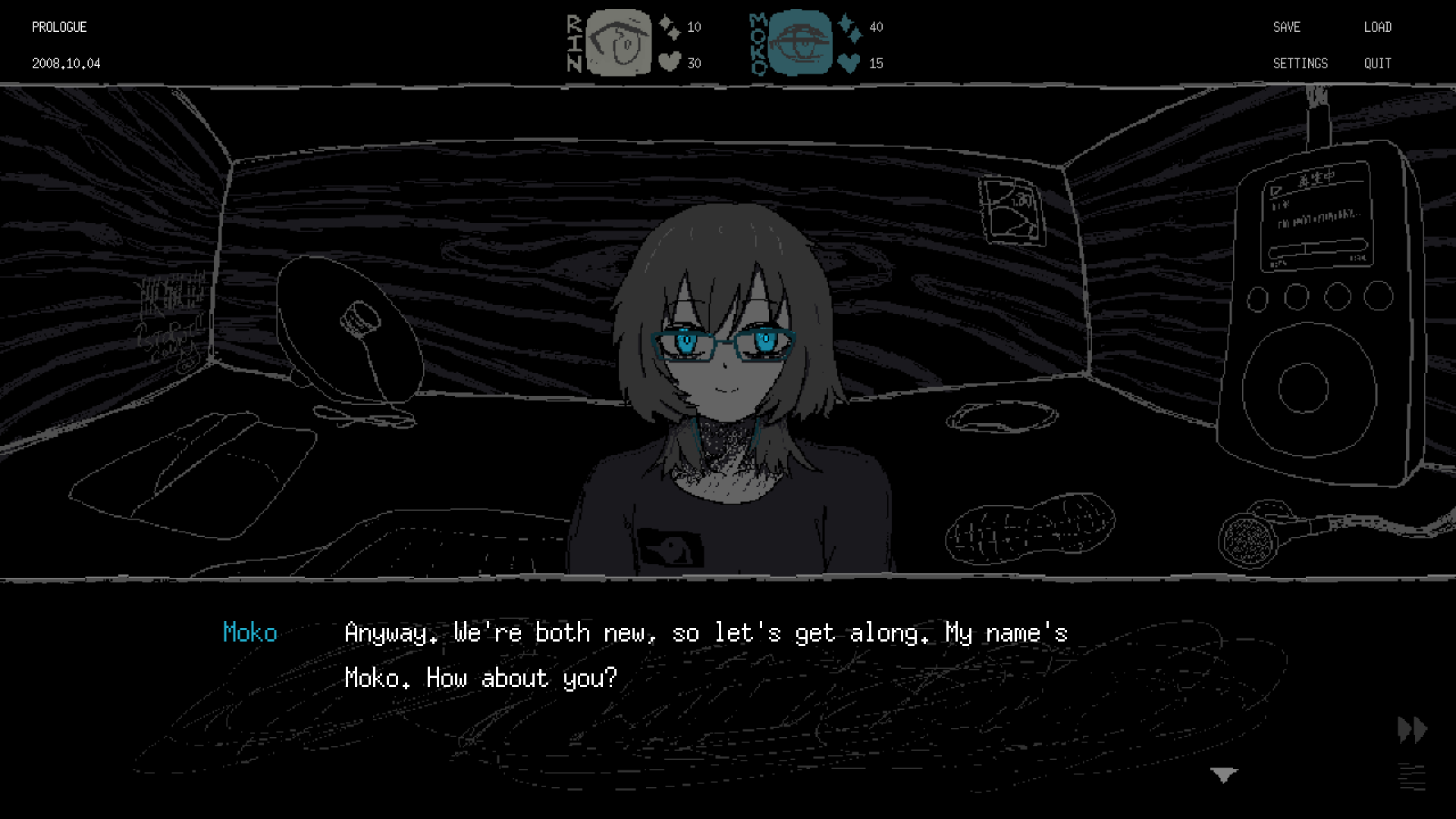1456x819 pixels.
Task: Open the dialogue history log icon
Action: click(1410, 777)
